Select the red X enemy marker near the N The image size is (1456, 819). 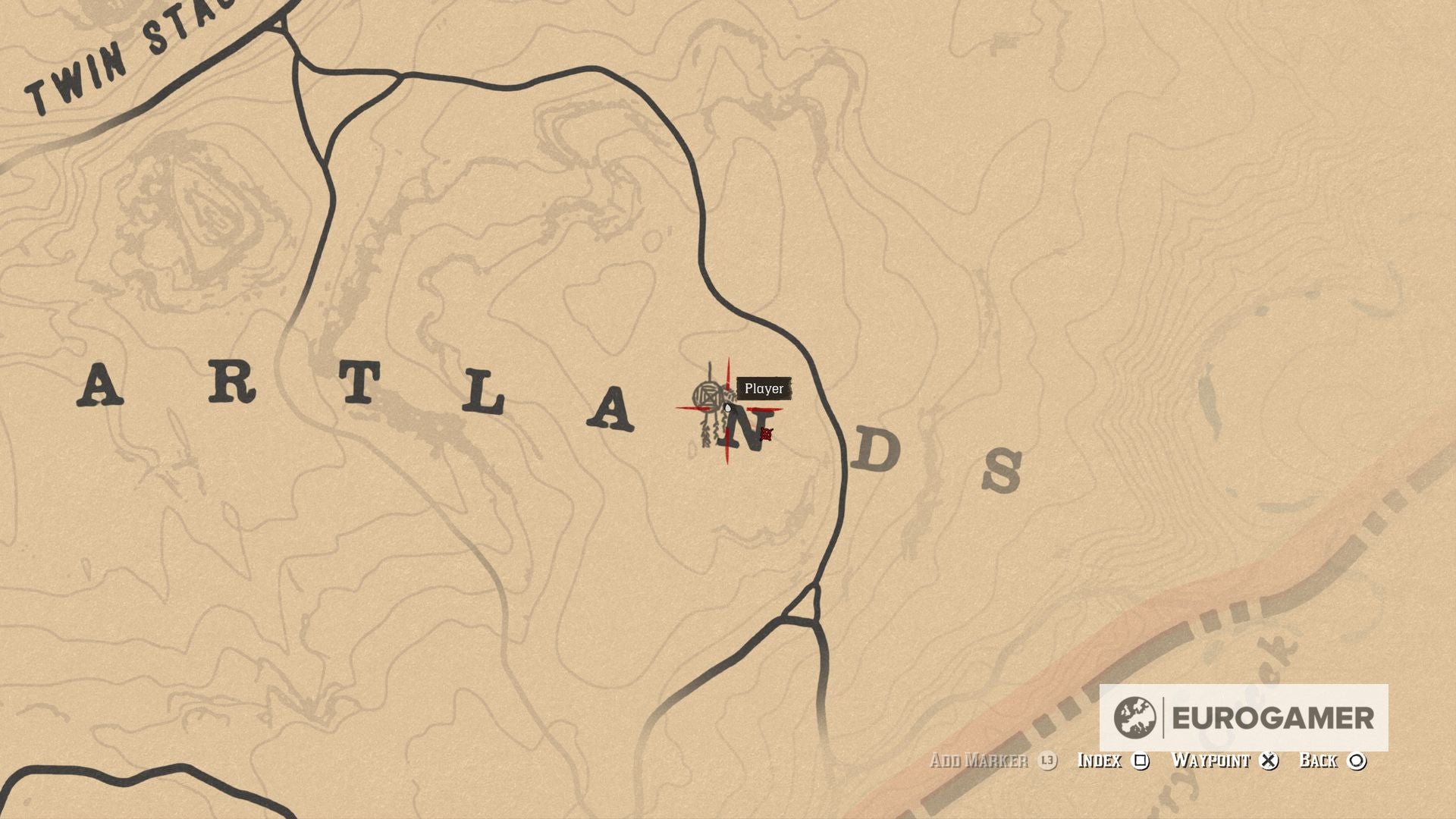tap(767, 435)
